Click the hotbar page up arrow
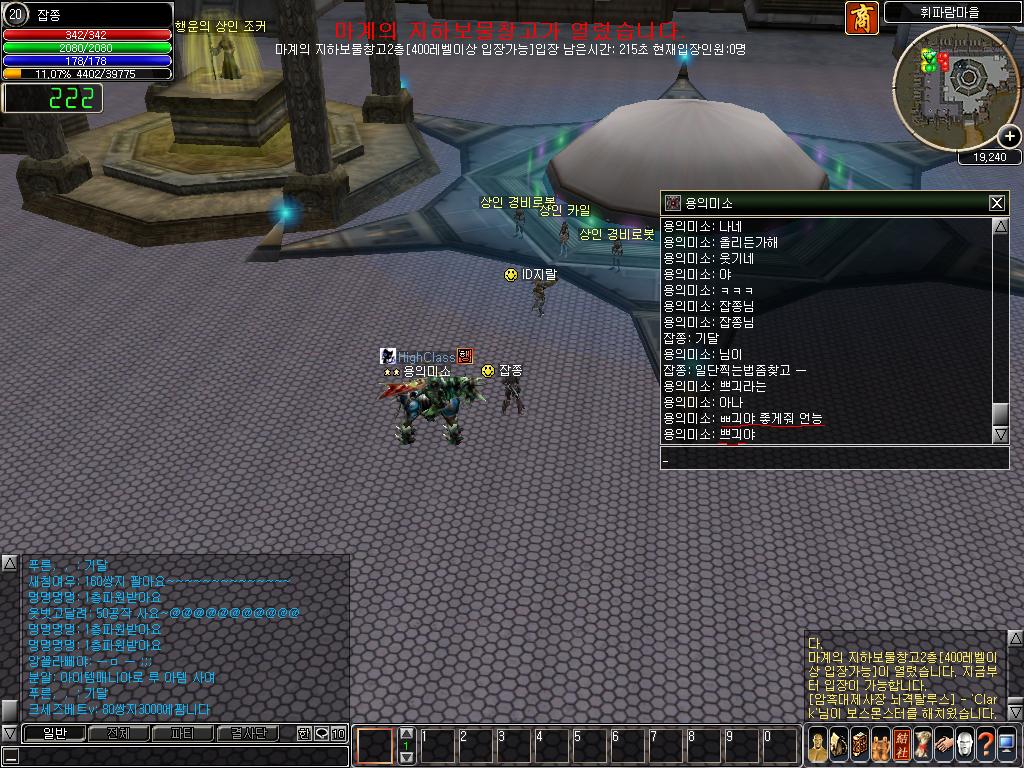The height and width of the screenshot is (768, 1024). (x=407, y=733)
